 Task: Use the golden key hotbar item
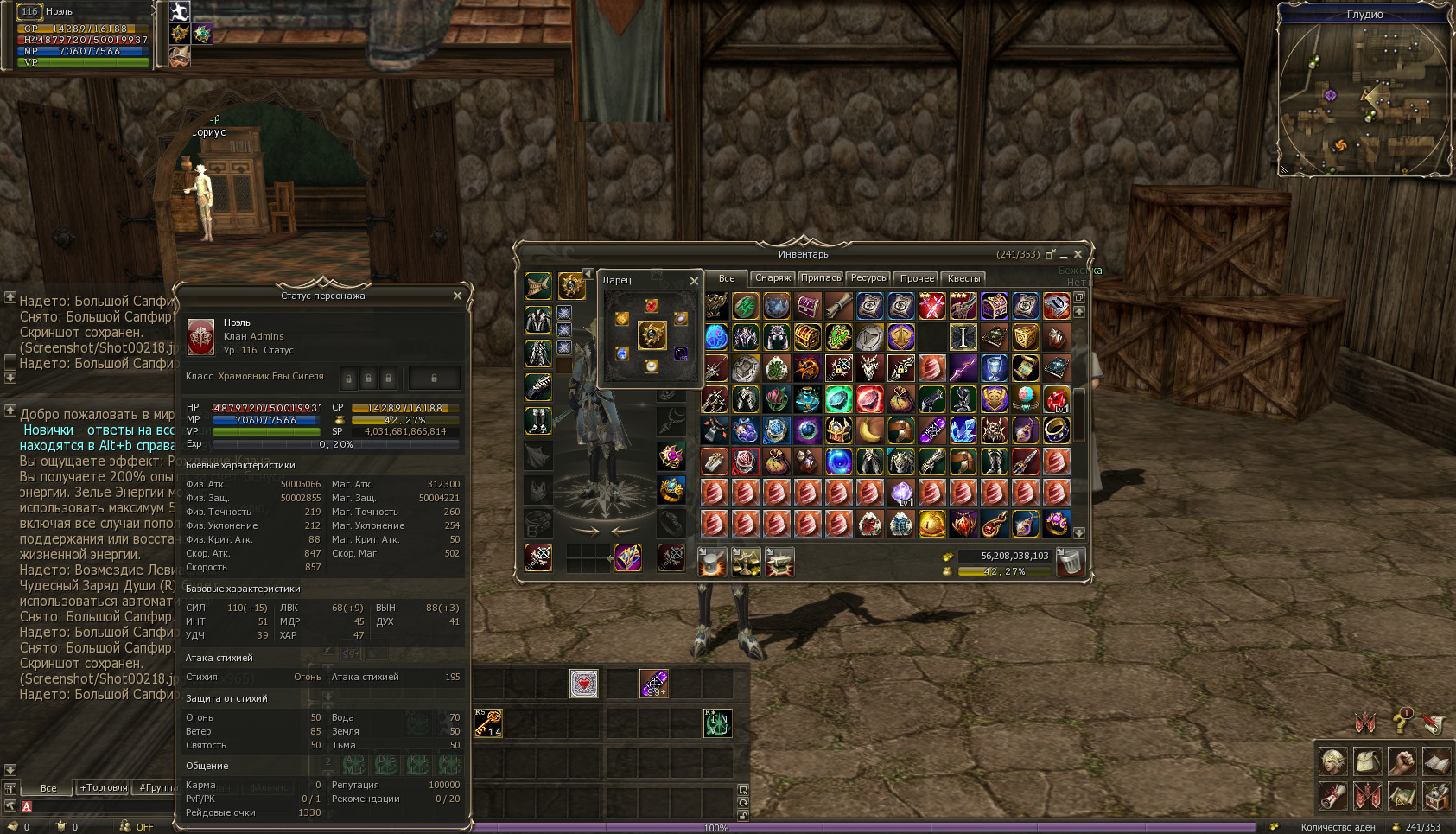[488, 723]
